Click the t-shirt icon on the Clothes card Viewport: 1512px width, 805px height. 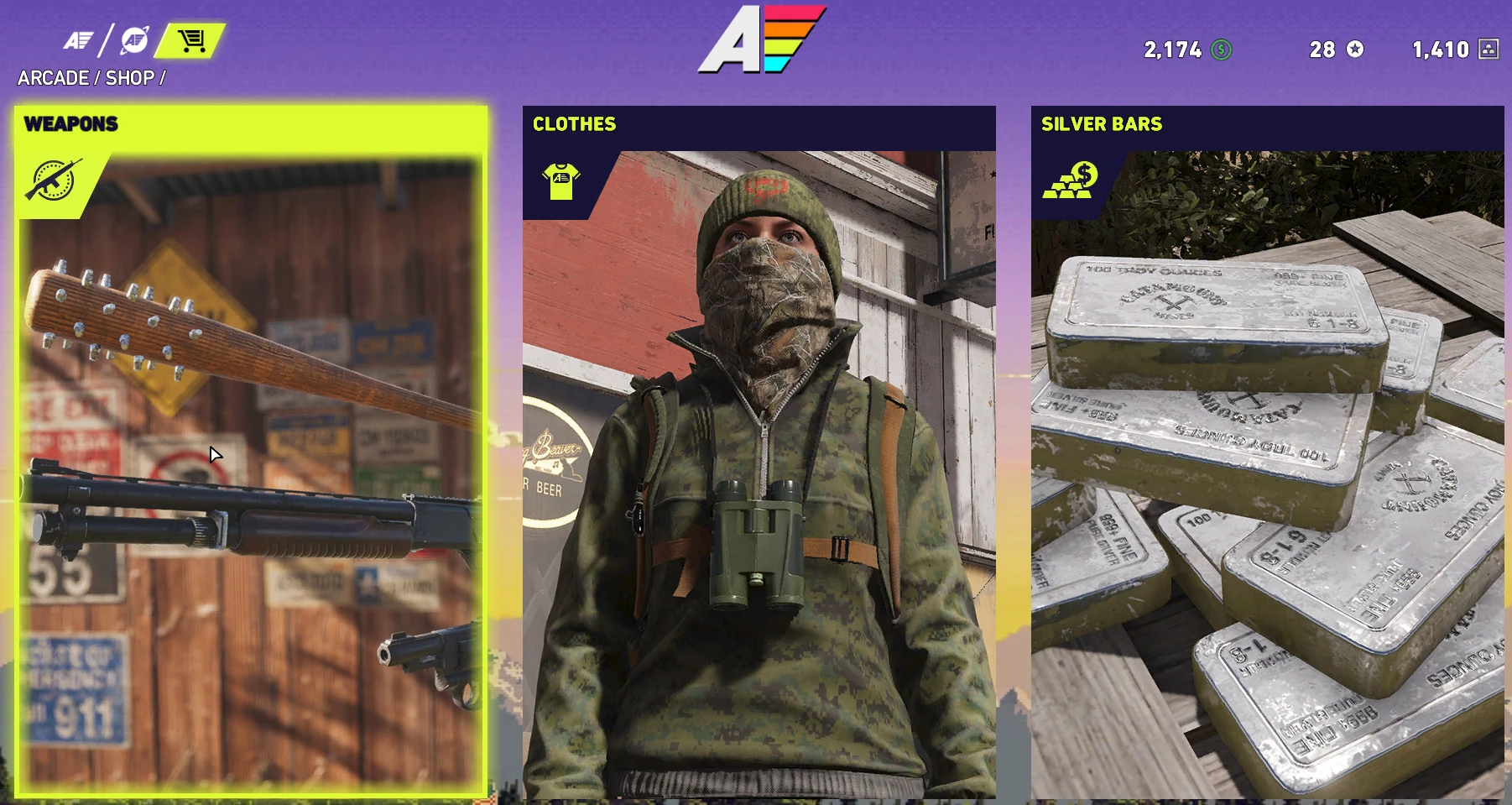[x=560, y=179]
